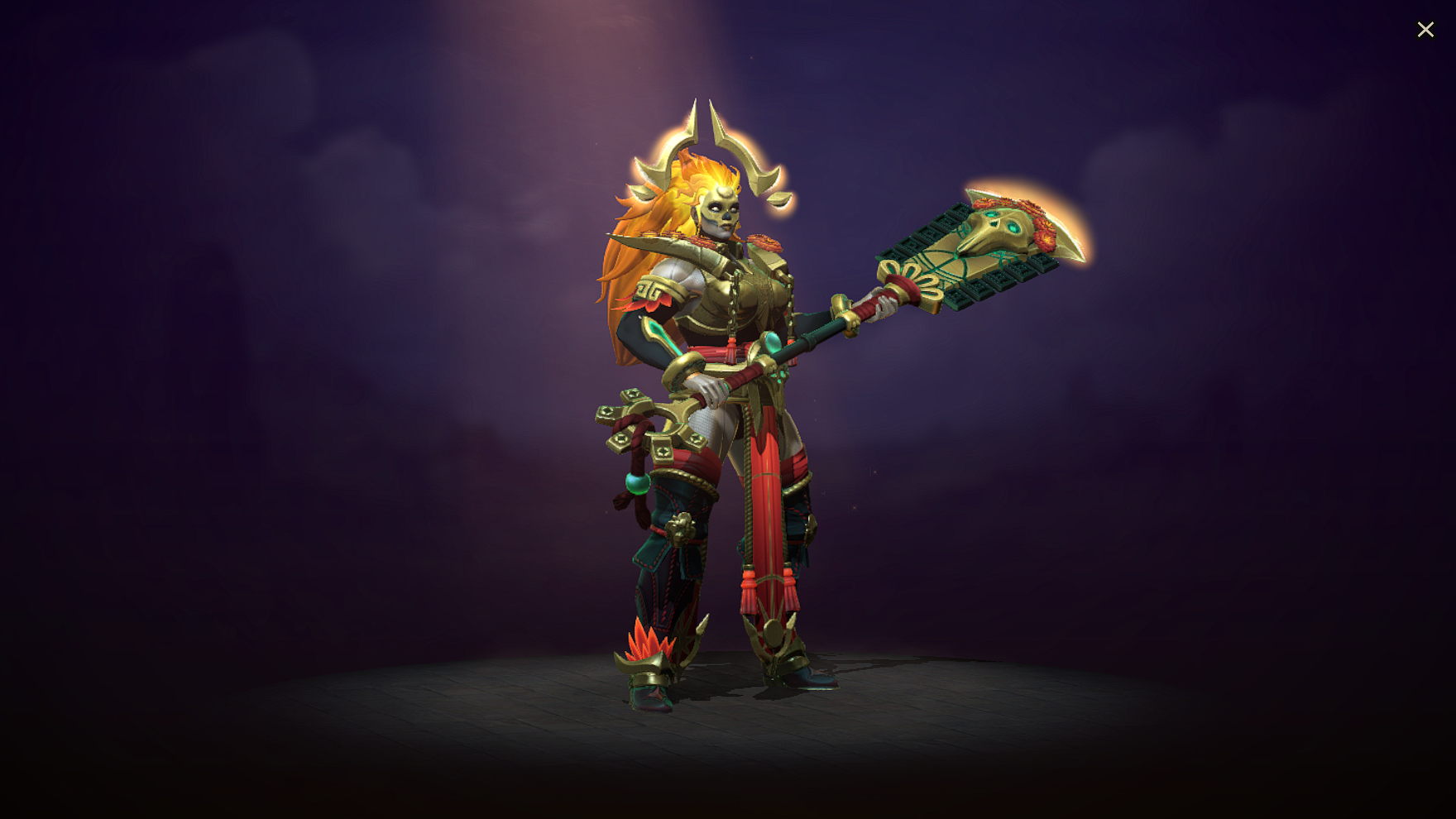Click the X in the top-right corner
This screenshot has height=819, width=1456.
[x=1425, y=30]
